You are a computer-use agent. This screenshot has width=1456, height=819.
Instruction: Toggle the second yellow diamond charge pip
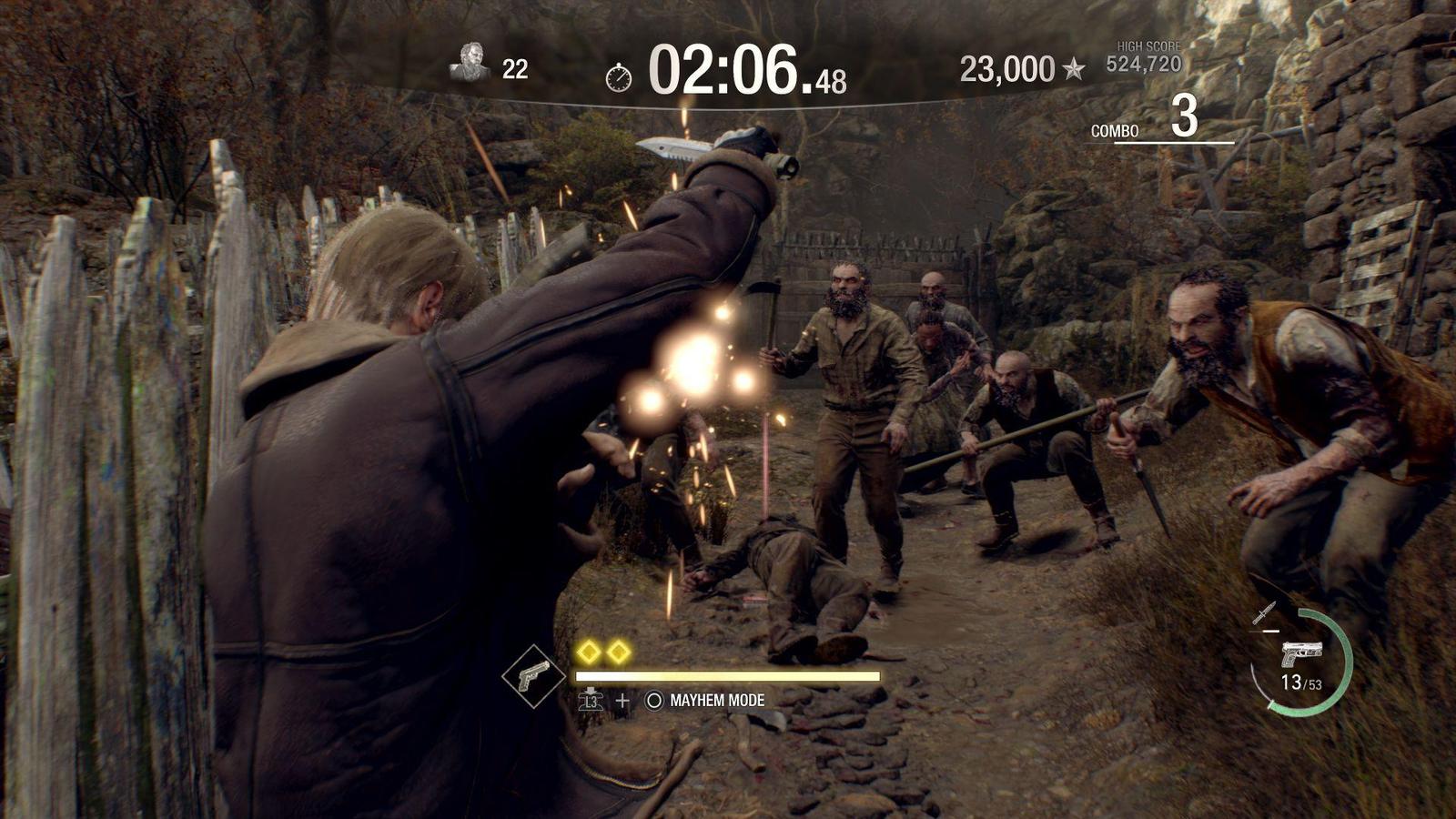tap(618, 652)
